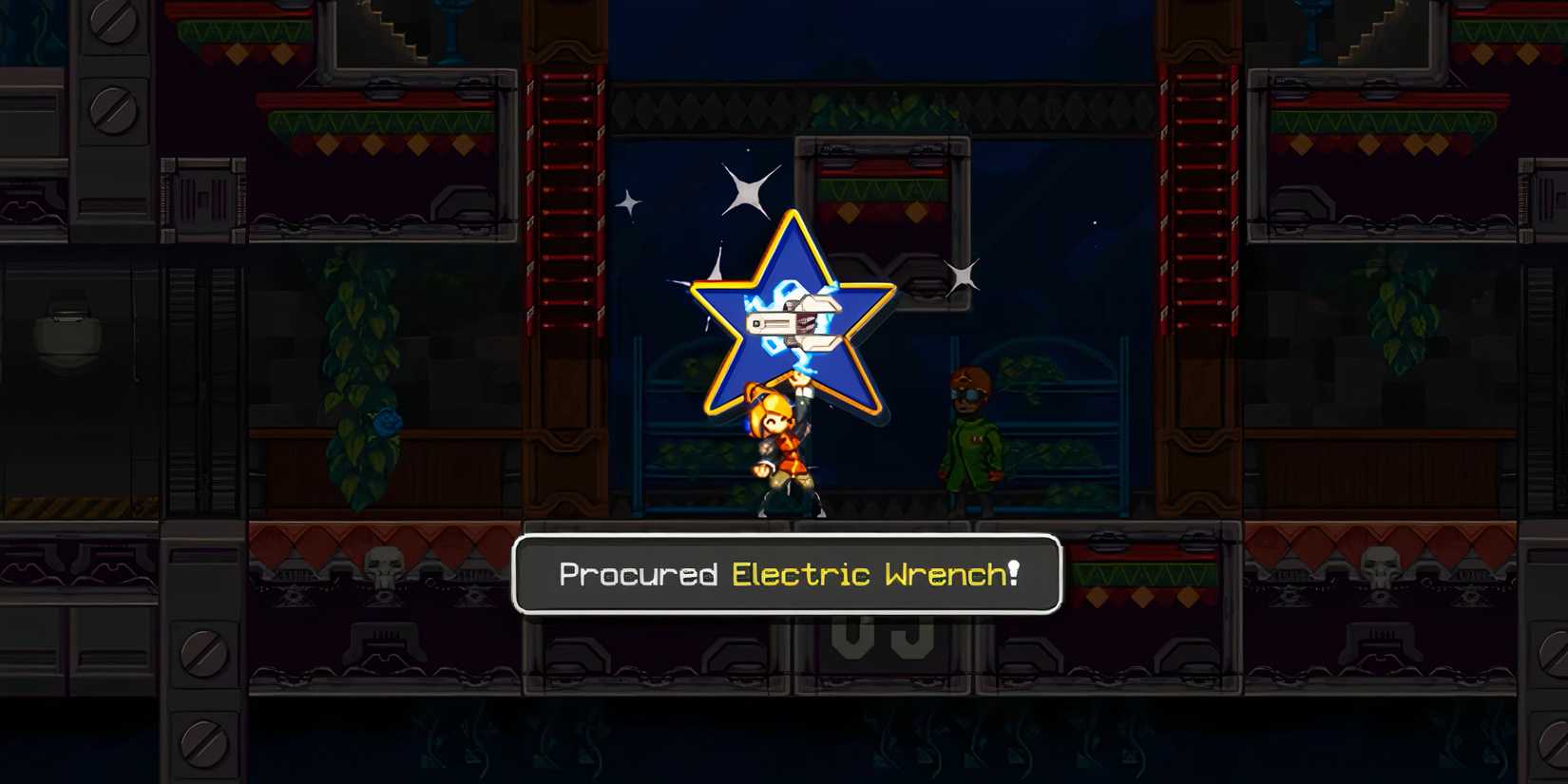The width and height of the screenshot is (1568, 784).
Task: Click the highlighted Electric Wrench text
Action: pos(874,574)
